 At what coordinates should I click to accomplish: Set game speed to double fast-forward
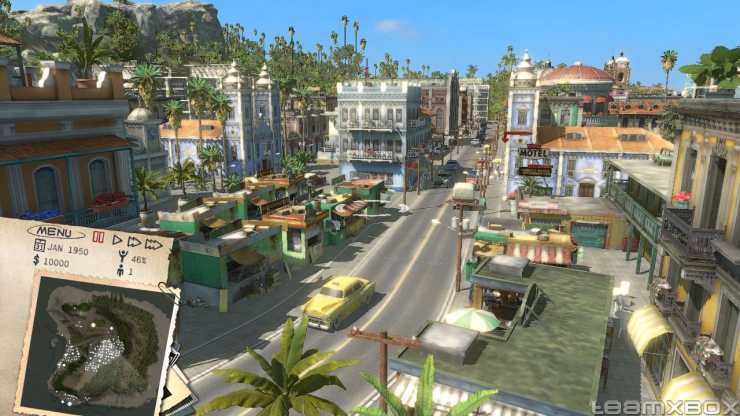(x=134, y=241)
